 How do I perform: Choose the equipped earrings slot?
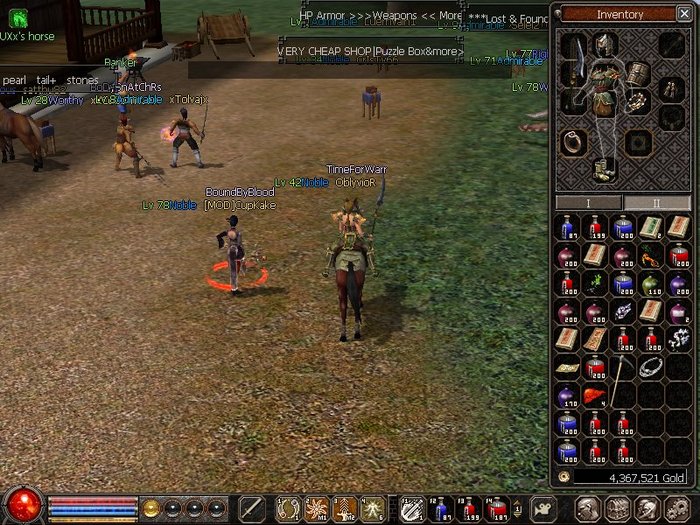coord(666,89)
